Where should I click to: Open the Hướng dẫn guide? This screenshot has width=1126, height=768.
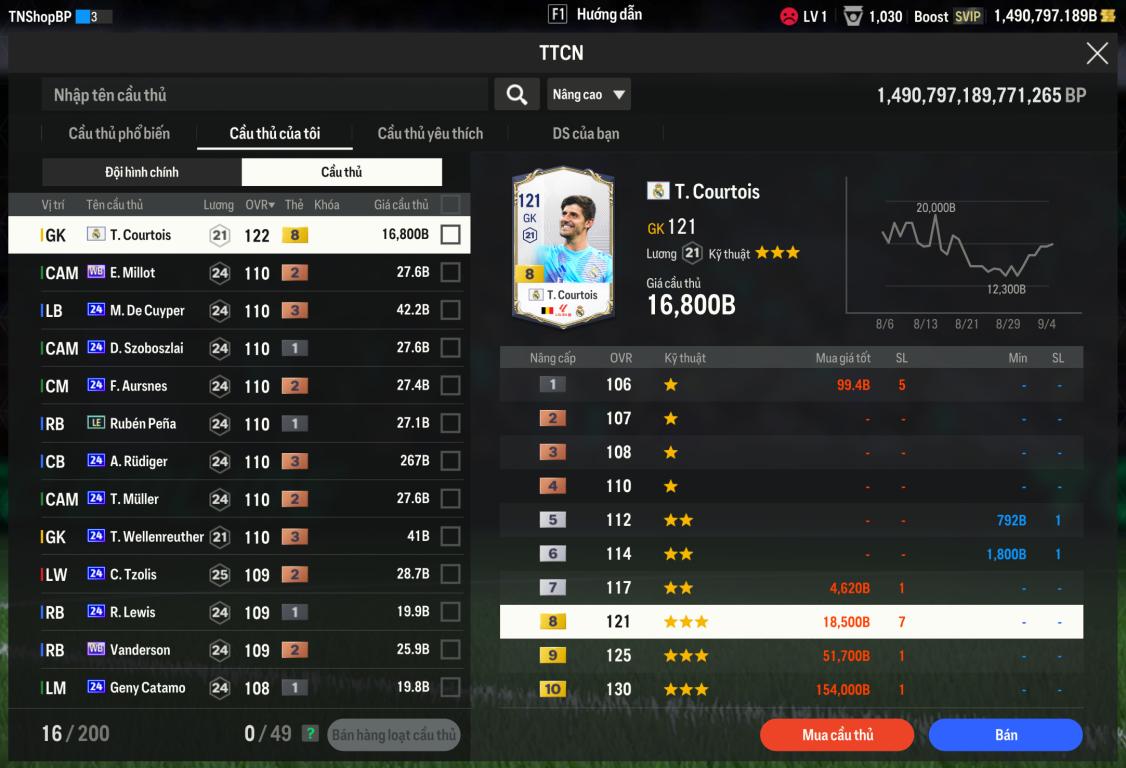(x=597, y=15)
